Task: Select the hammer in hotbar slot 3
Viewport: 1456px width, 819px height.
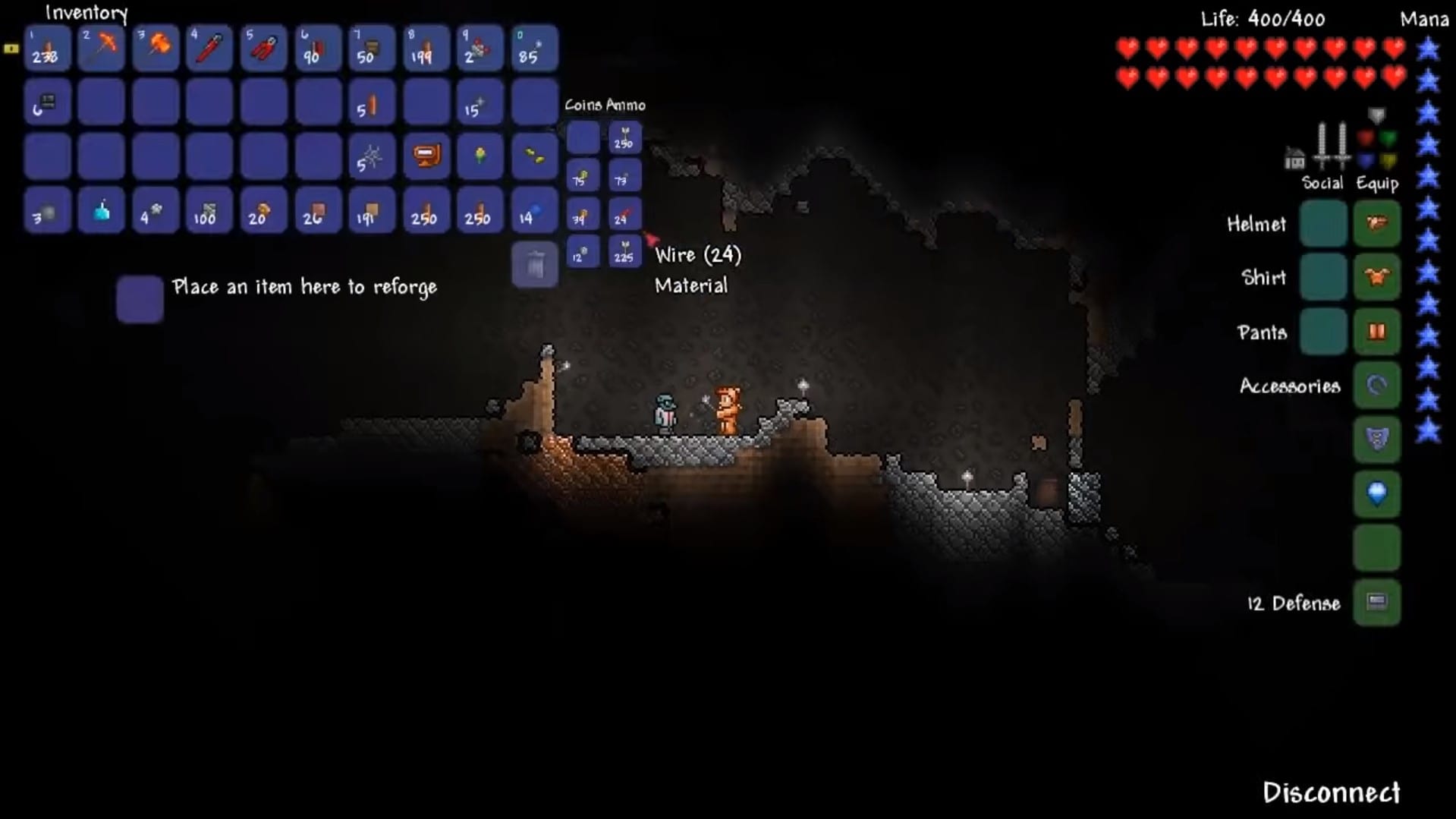Action: point(156,48)
